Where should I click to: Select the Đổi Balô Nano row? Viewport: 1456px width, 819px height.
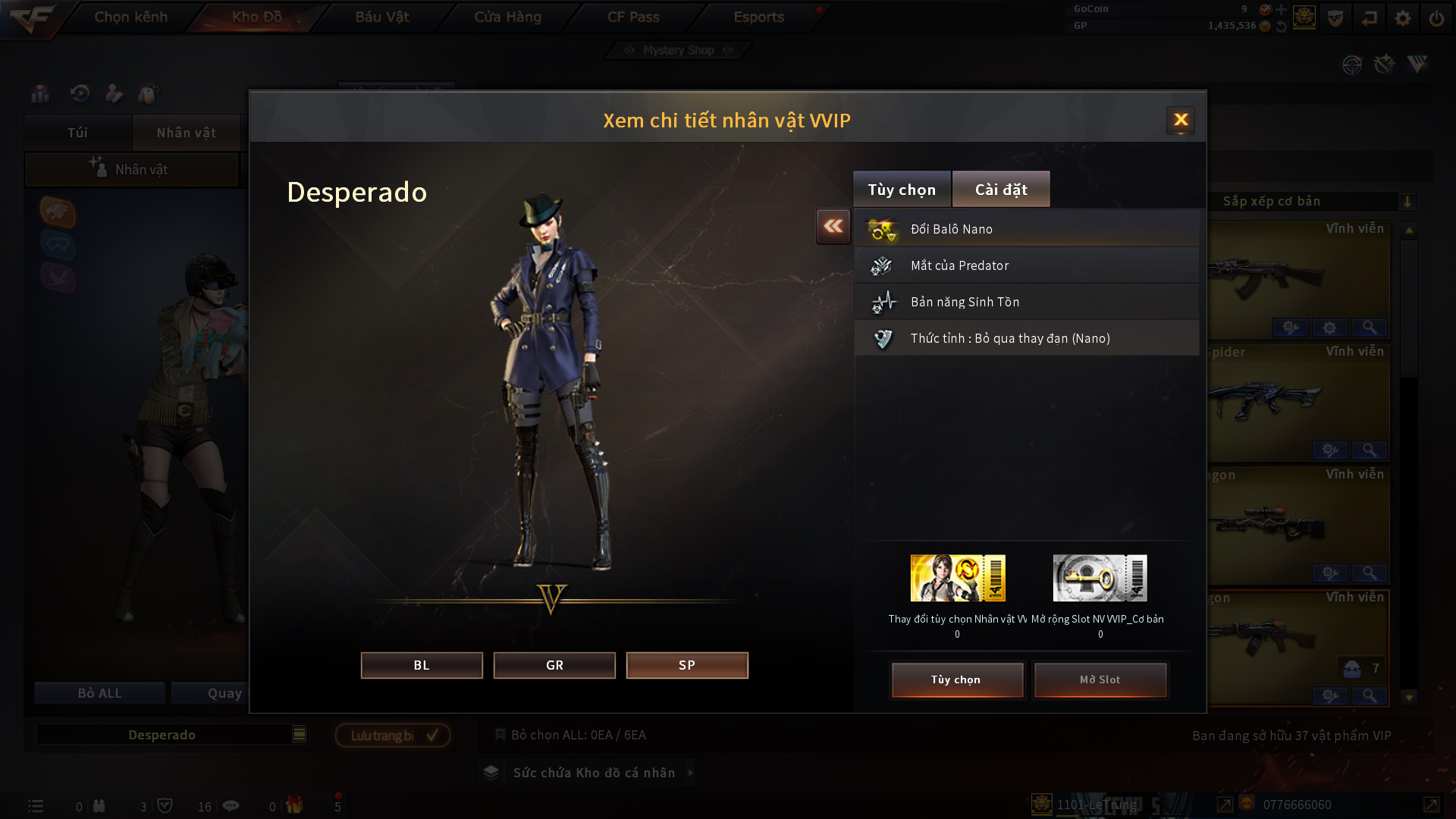click(1027, 229)
